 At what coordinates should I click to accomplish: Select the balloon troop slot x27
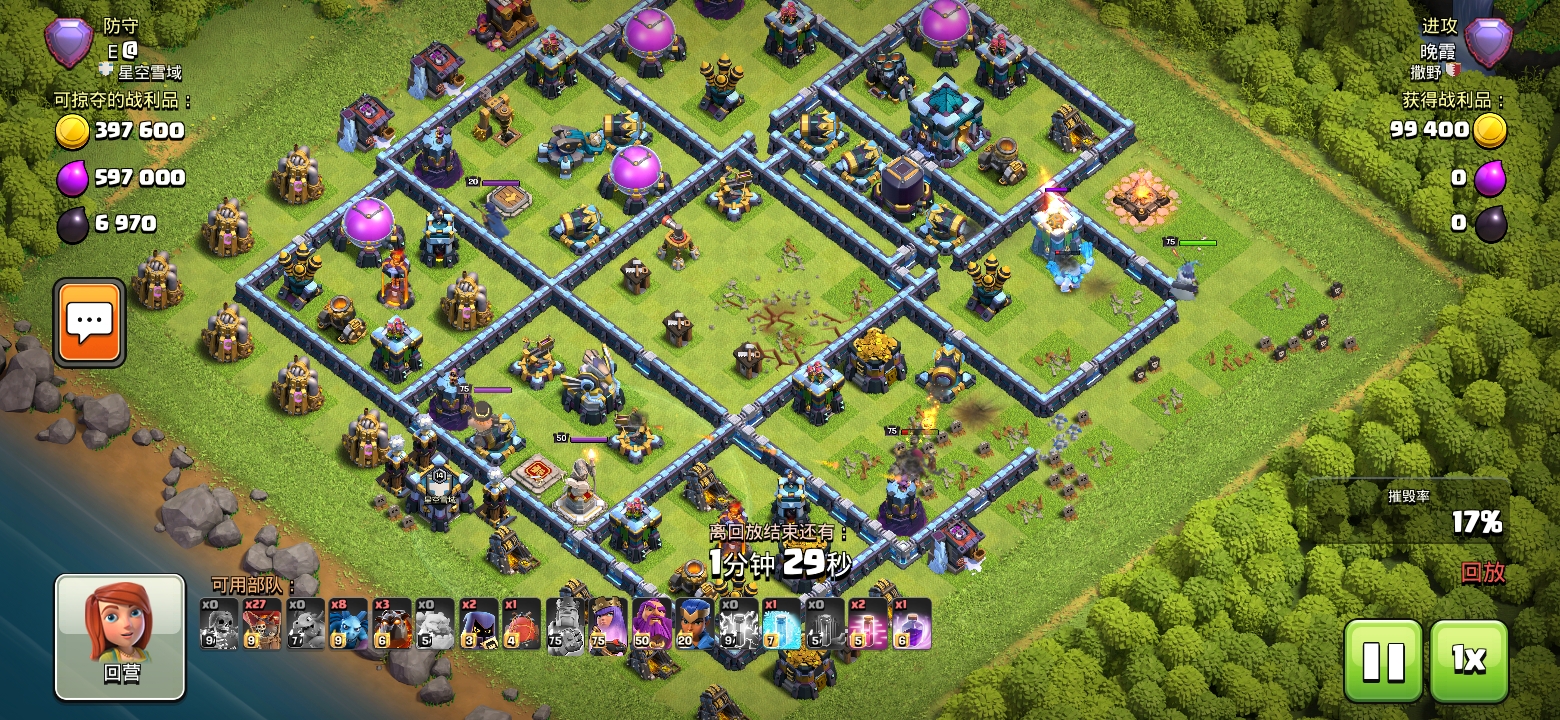pyautogui.click(x=262, y=624)
